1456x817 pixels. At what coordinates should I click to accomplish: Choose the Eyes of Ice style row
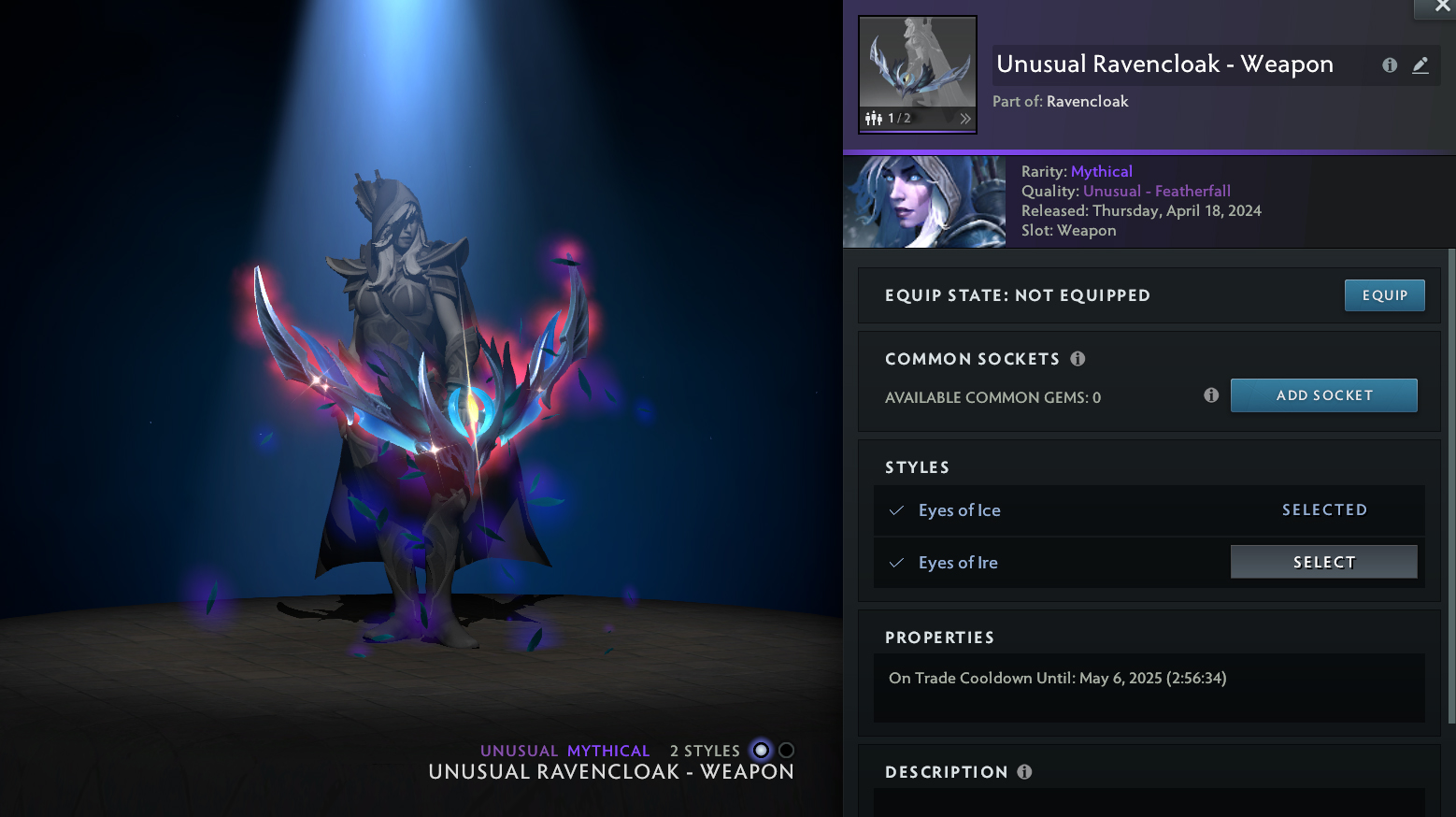tap(960, 510)
